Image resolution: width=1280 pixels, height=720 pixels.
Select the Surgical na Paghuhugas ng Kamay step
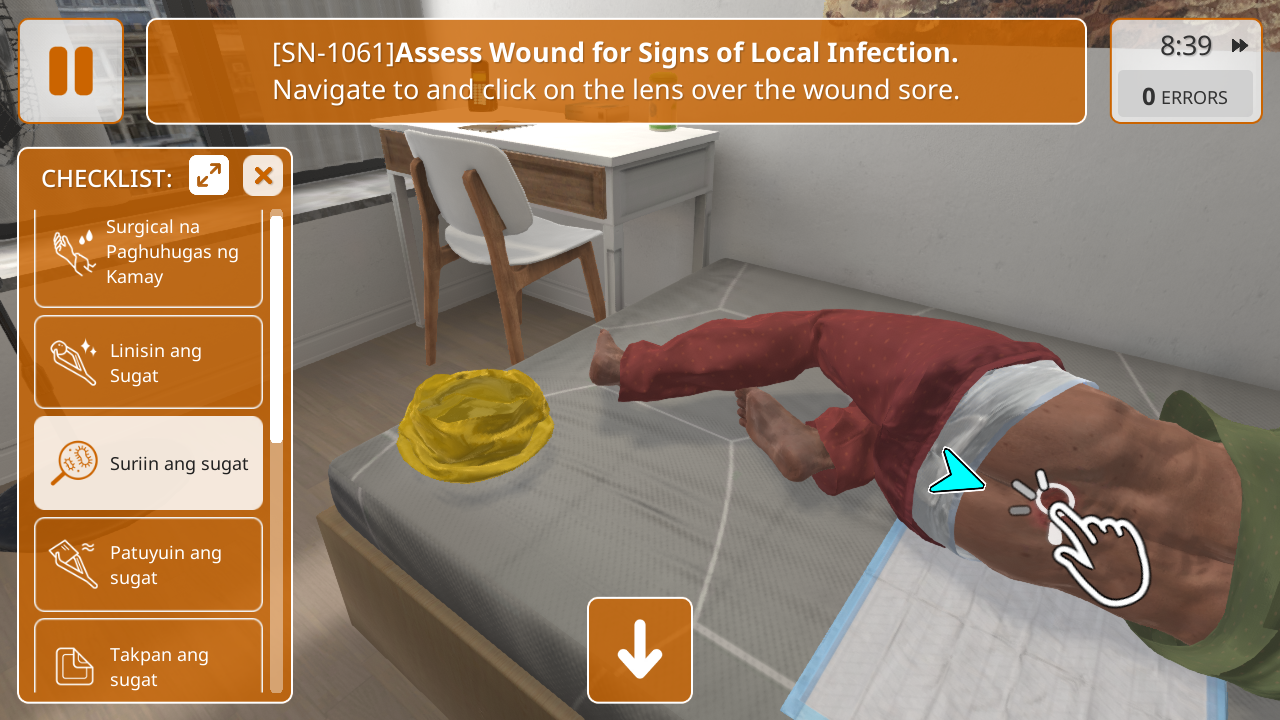click(148, 254)
